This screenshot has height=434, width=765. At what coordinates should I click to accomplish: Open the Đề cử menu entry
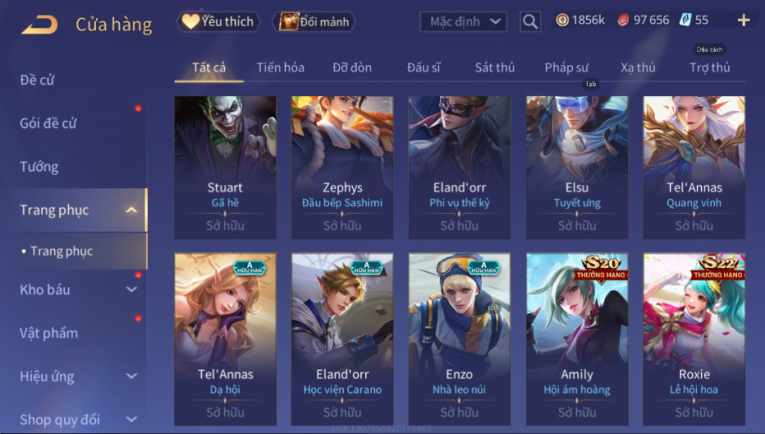[x=38, y=80]
